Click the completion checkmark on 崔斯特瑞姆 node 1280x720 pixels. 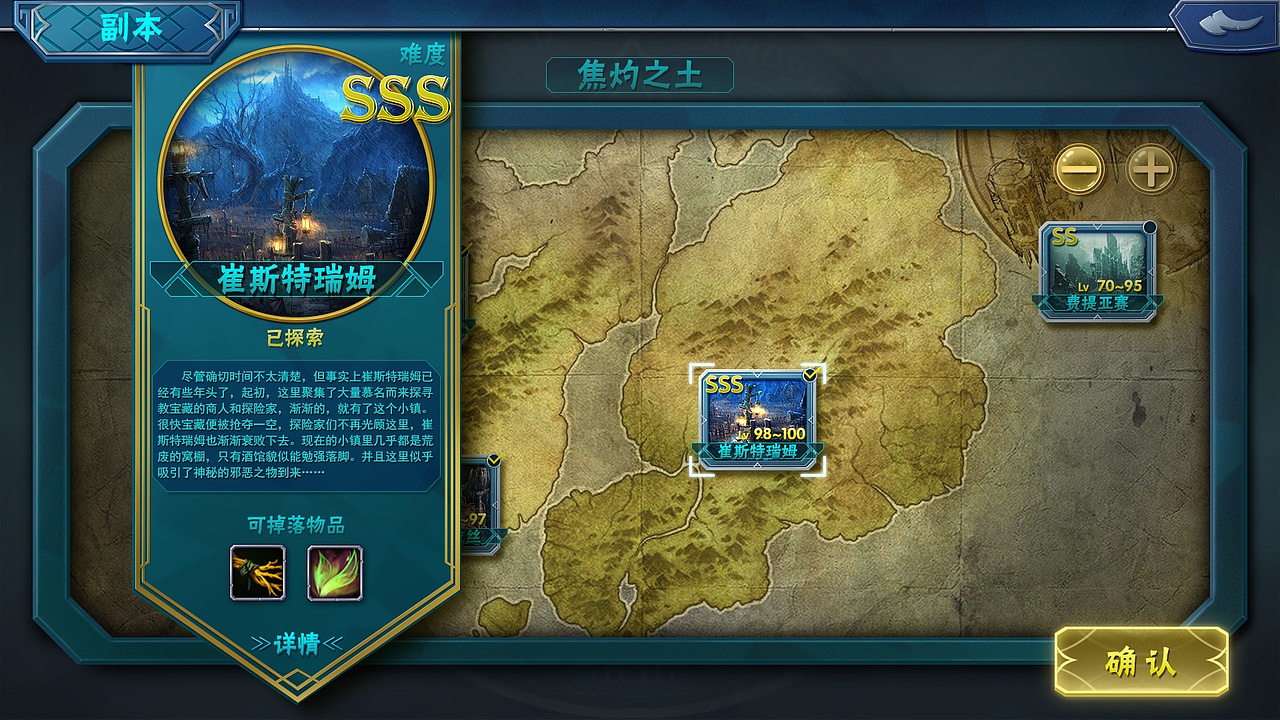tap(809, 373)
